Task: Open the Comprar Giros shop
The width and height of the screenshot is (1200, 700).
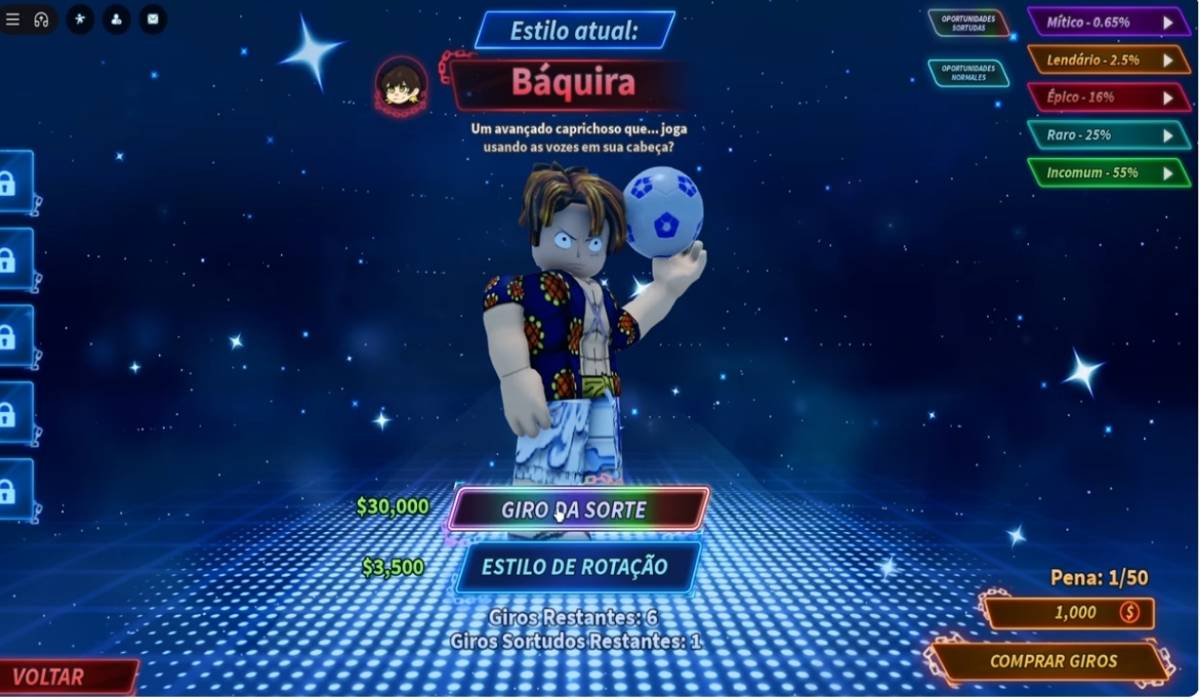Action: coord(1053,661)
